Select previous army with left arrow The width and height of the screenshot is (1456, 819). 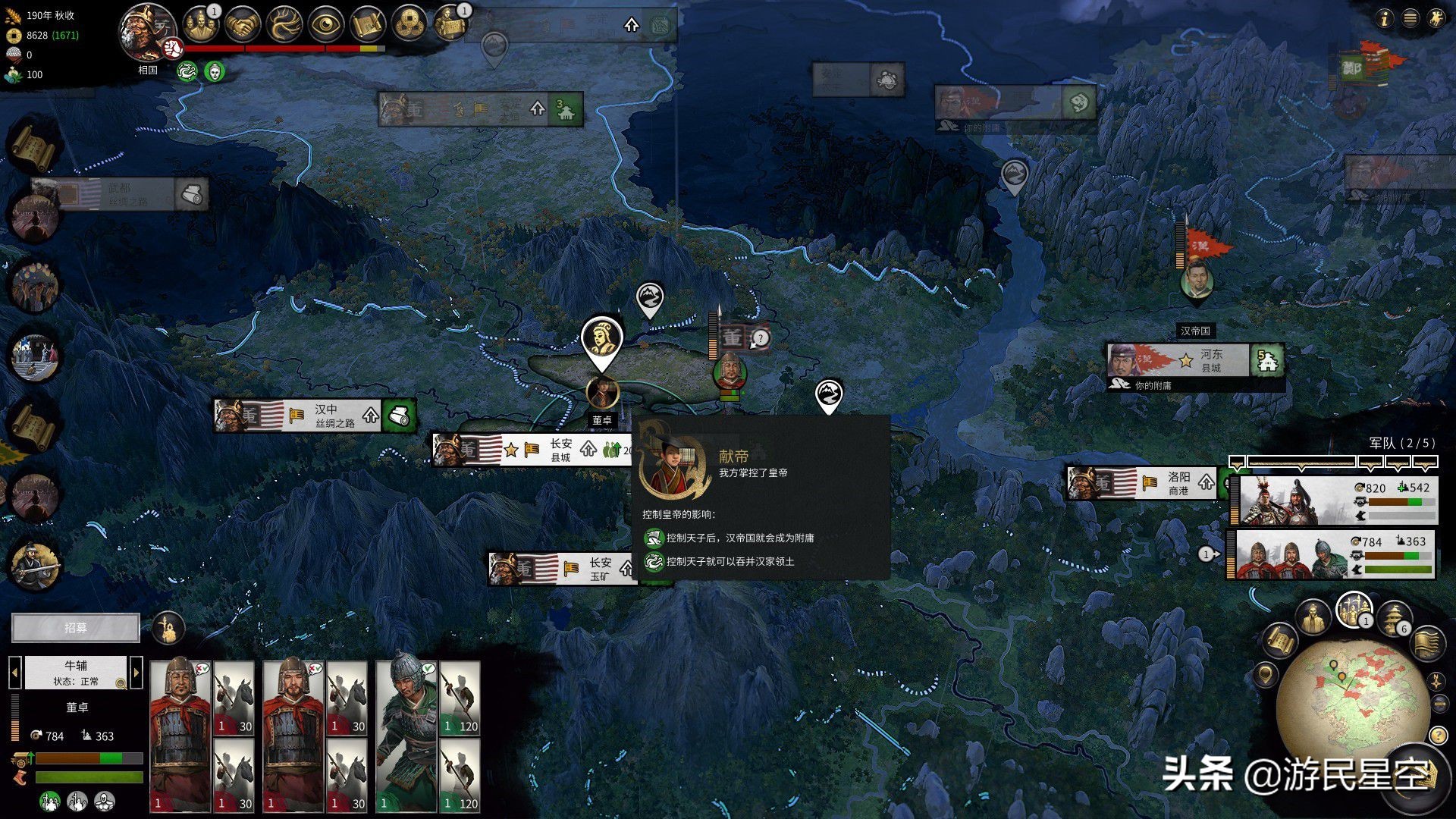click(x=14, y=672)
